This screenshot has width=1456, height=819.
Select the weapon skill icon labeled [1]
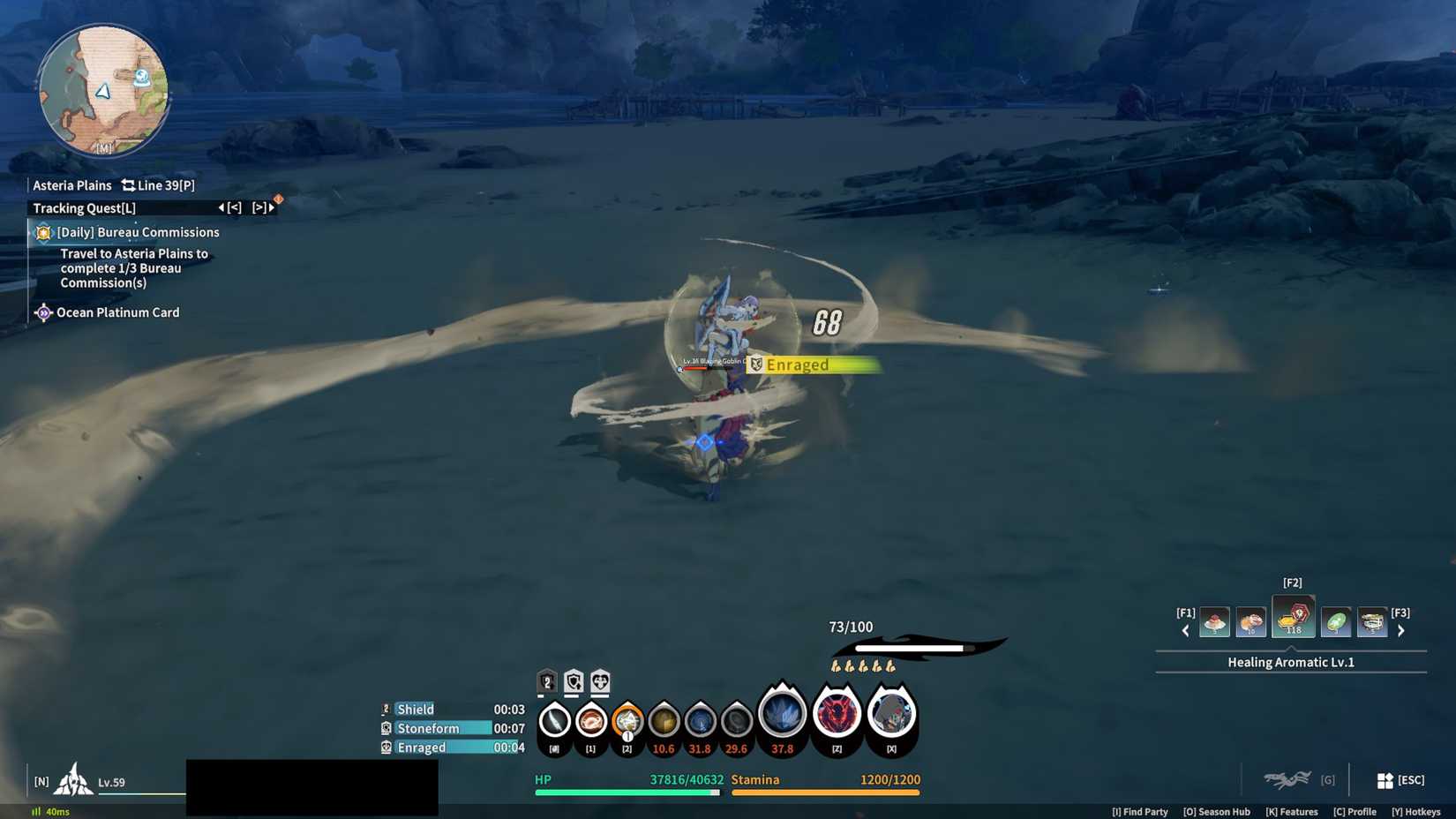590,720
